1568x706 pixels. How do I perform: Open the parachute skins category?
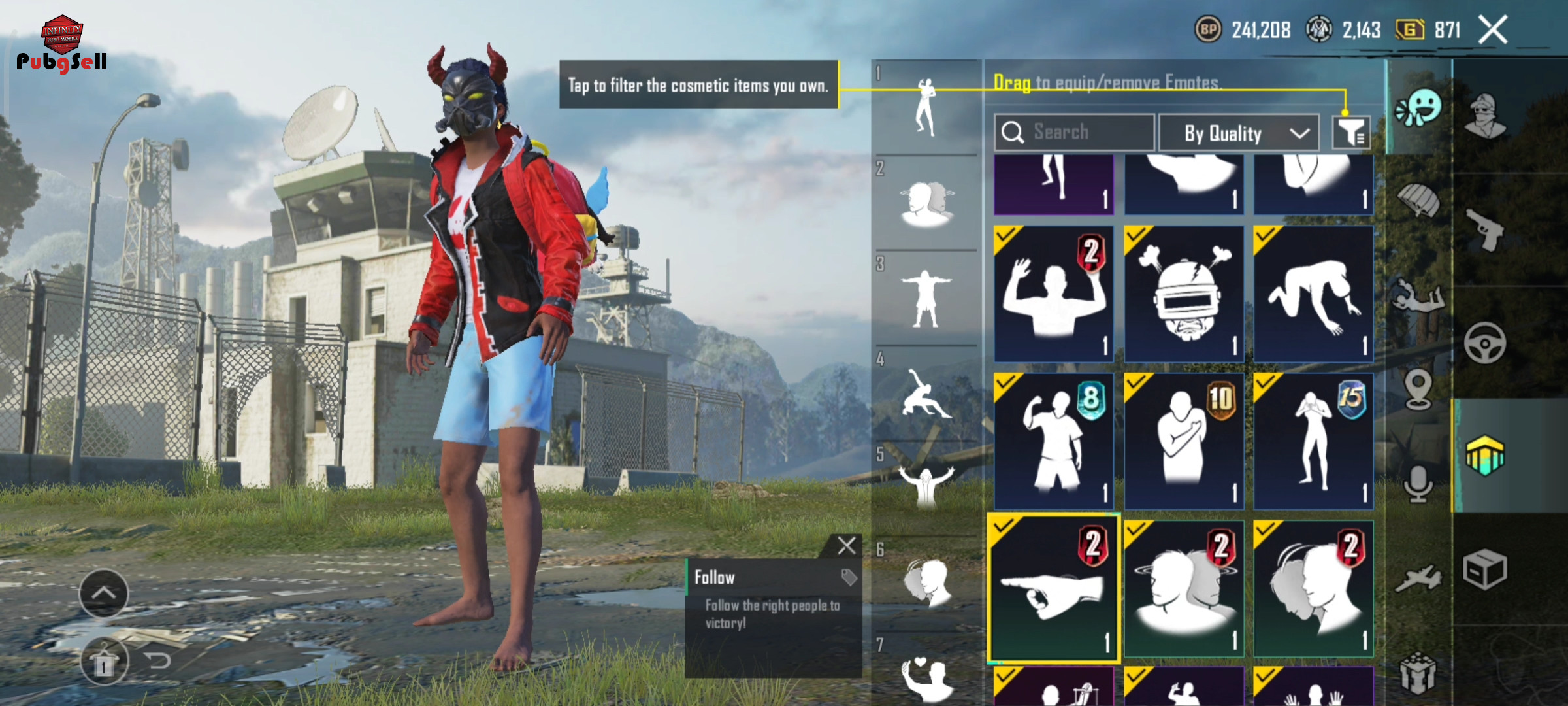tap(1418, 199)
